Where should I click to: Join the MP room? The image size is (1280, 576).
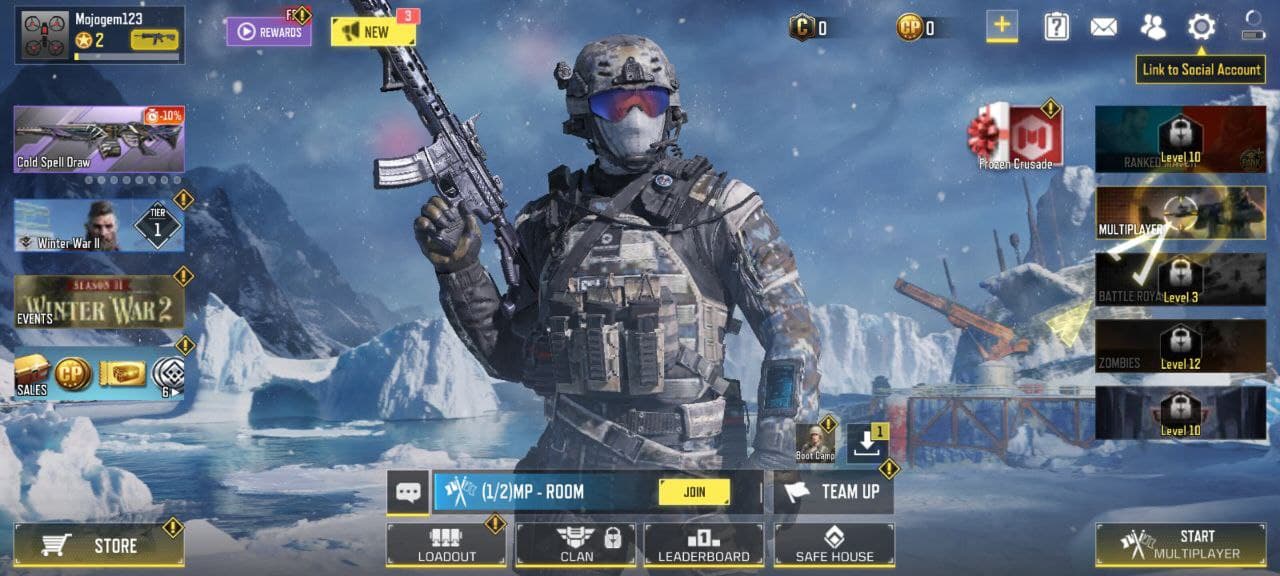point(694,492)
